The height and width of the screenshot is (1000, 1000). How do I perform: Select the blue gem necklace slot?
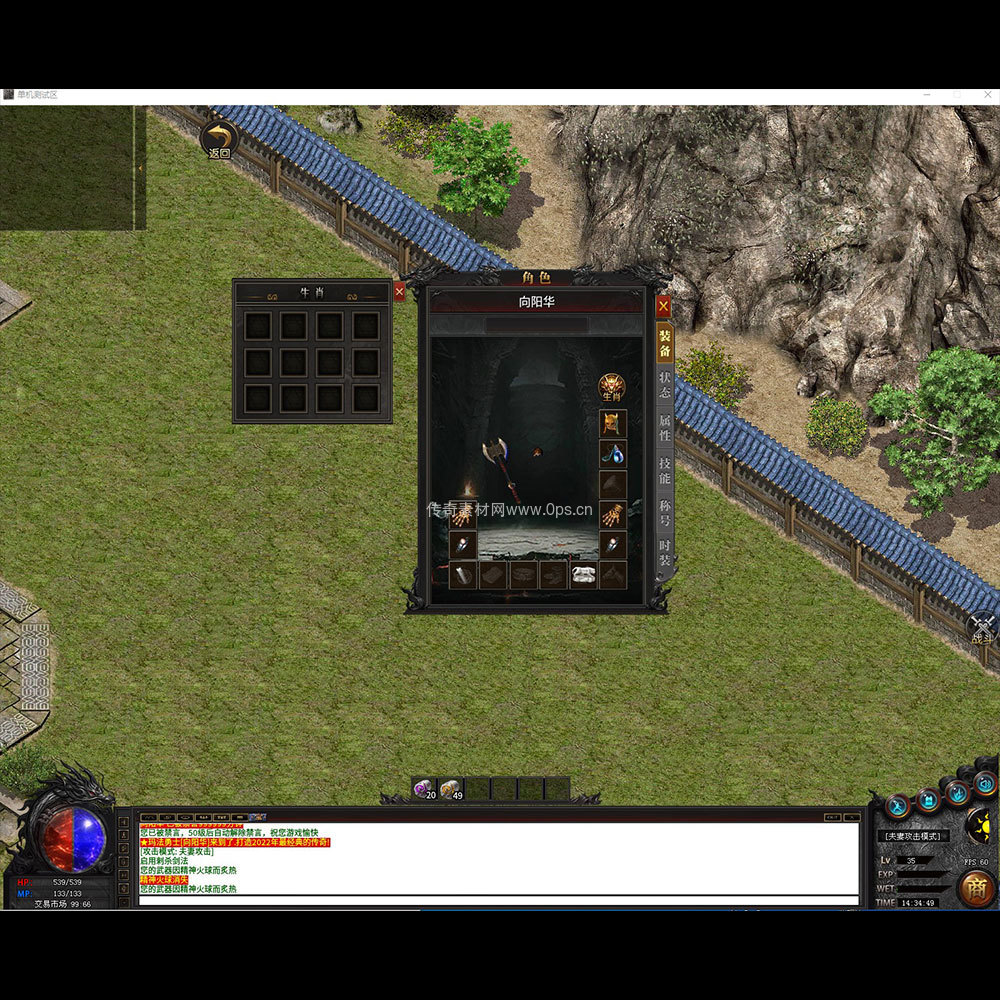(x=613, y=454)
